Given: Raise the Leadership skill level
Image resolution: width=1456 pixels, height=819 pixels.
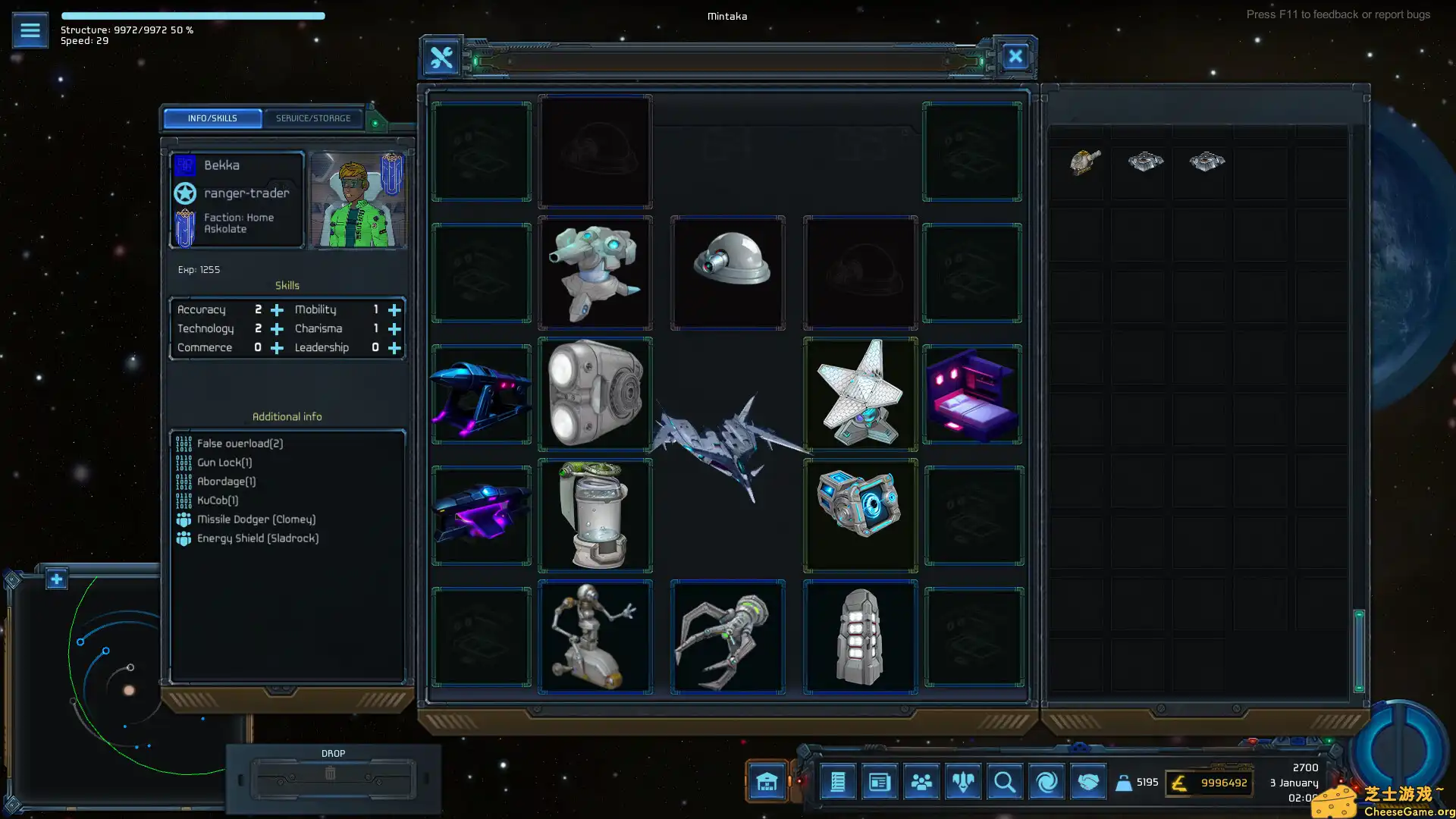Looking at the screenshot, I should [394, 348].
